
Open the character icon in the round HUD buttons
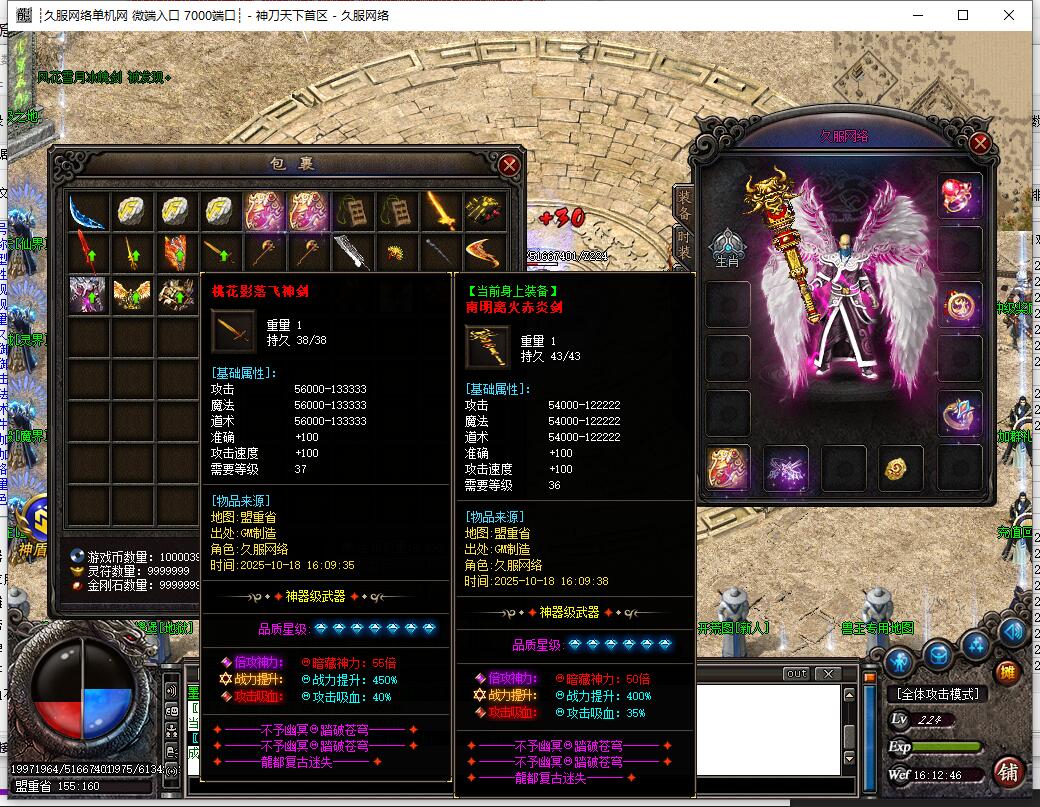pyautogui.click(x=899, y=660)
